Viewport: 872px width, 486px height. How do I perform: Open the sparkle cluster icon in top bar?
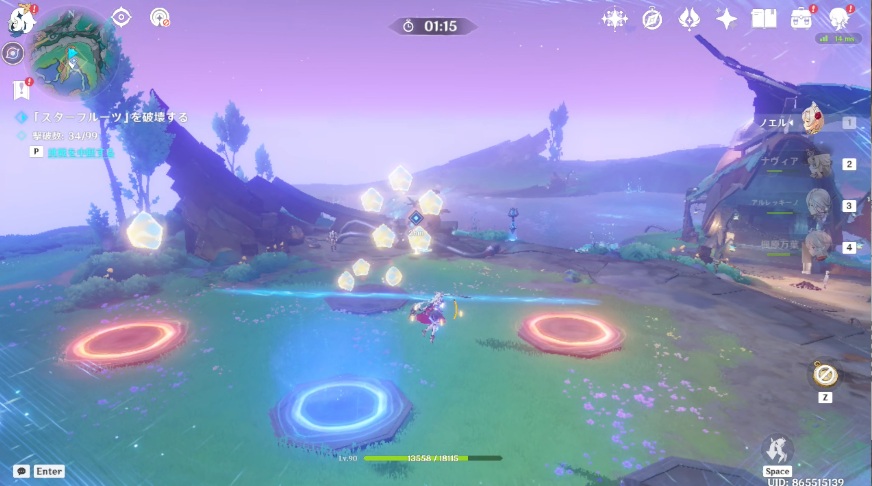click(613, 19)
